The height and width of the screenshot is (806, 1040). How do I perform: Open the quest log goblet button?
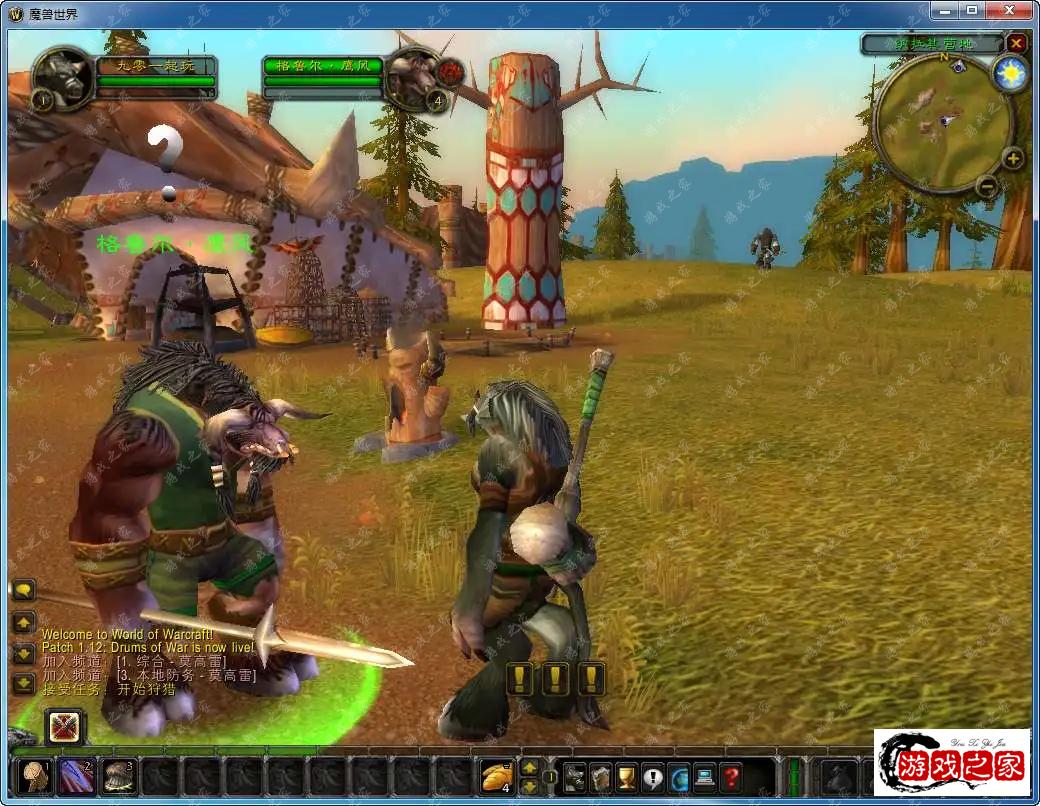tap(627, 776)
